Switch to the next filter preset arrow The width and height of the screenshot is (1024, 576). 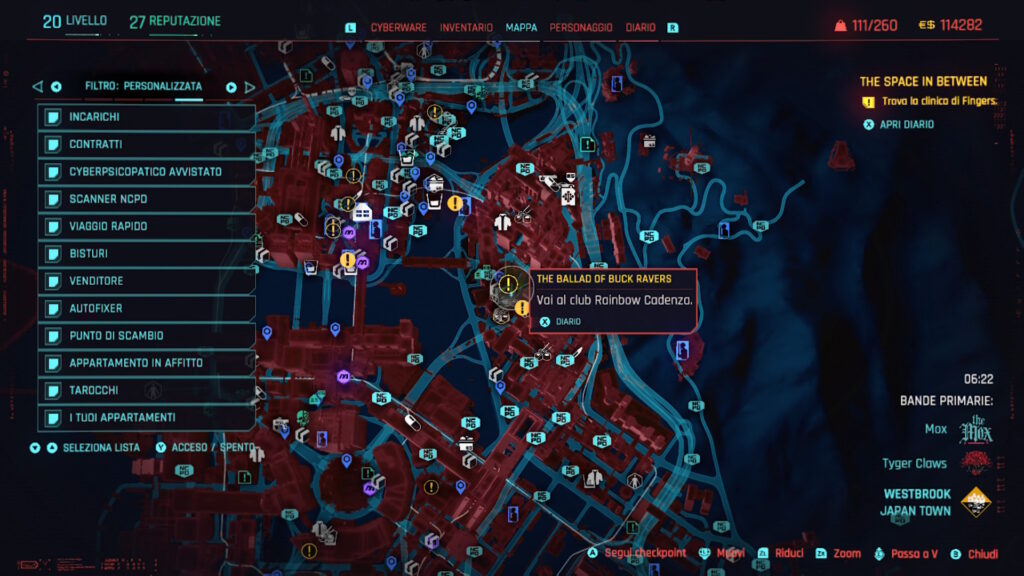(x=231, y=87)
